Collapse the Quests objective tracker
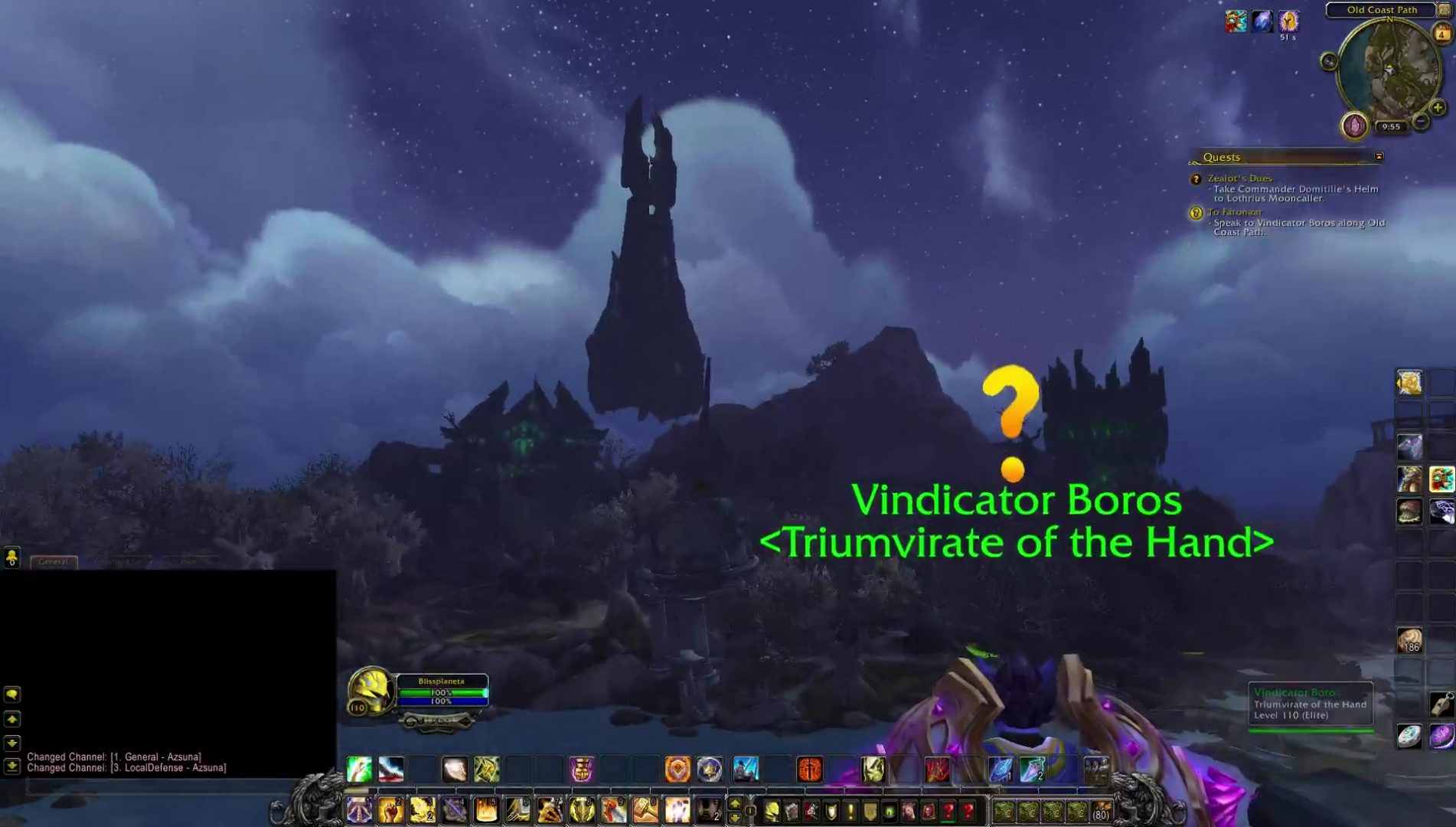The height and width of the screenshot is (827, 1456). 1380,156
